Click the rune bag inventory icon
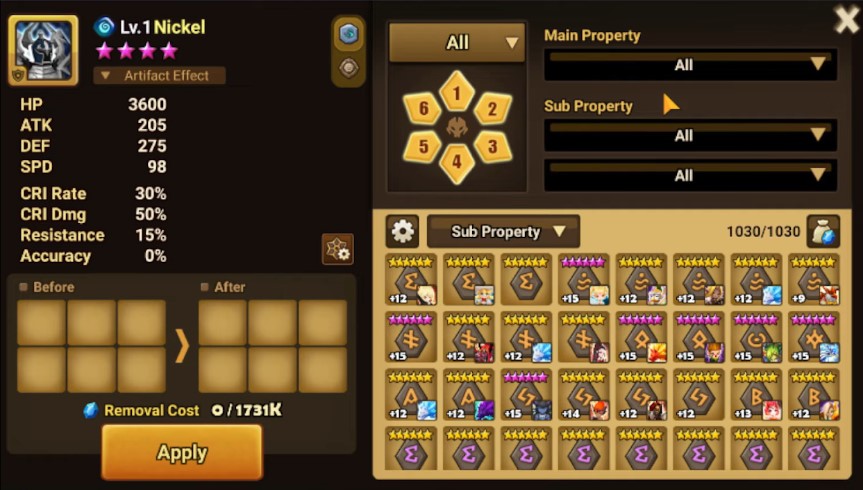This screenshot has height=490, width=863. click(823, 232)
